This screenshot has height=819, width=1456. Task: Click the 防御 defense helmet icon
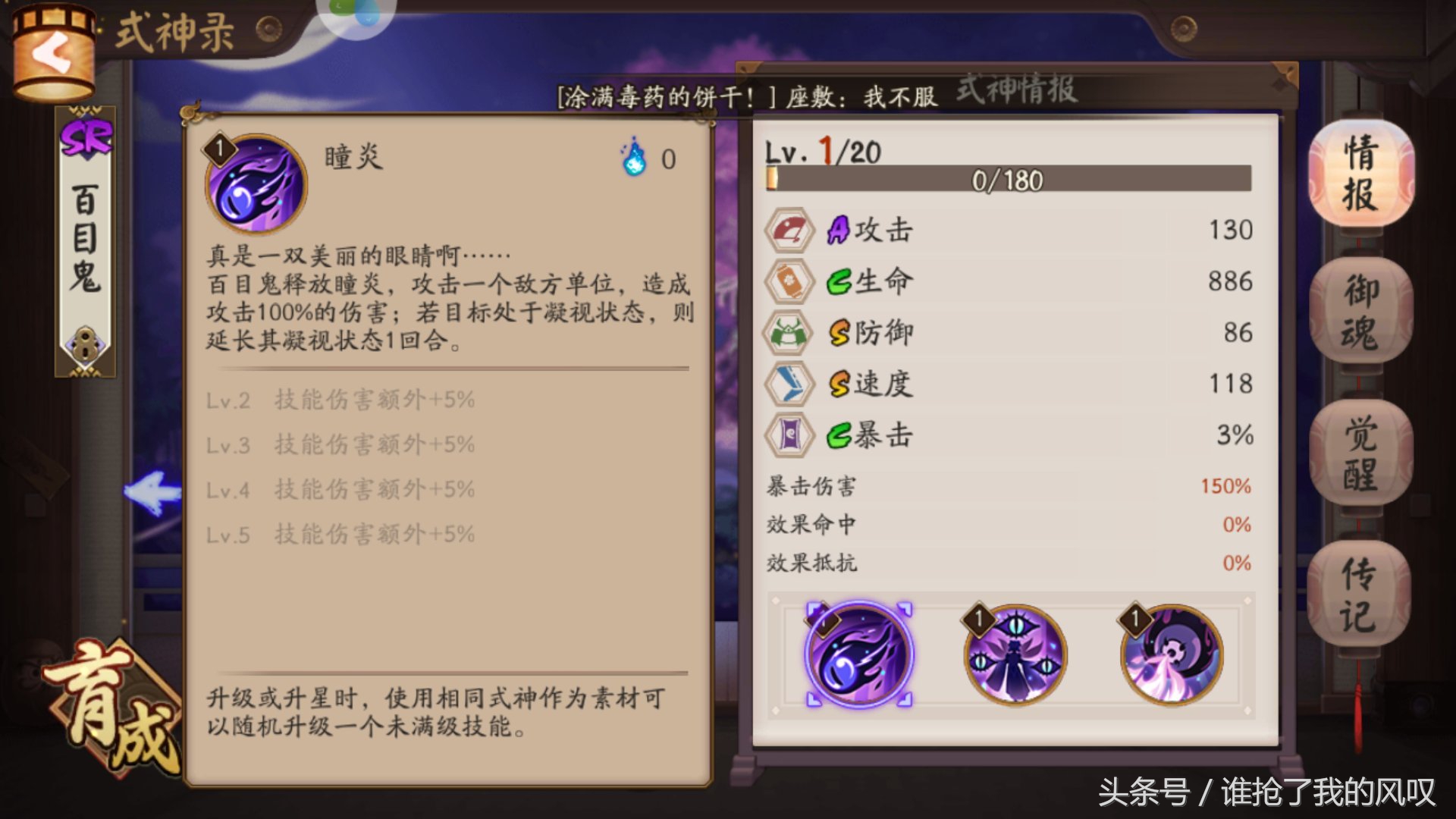click(789, 333)
